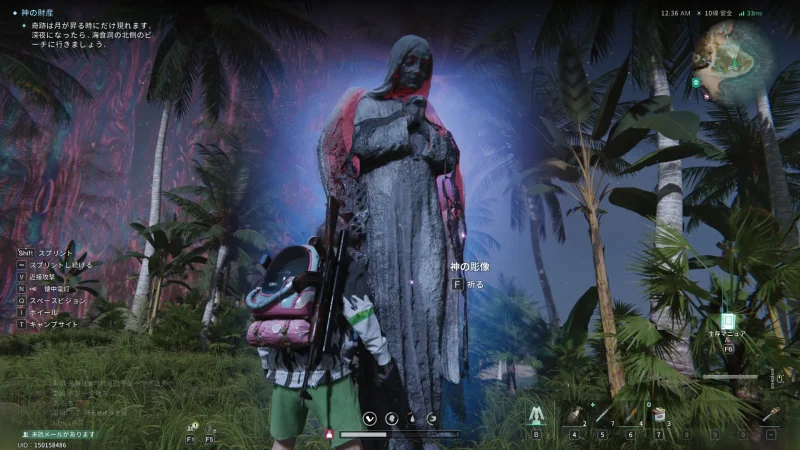
Task: Open the friends icon above F1
Action: [190, 427]
